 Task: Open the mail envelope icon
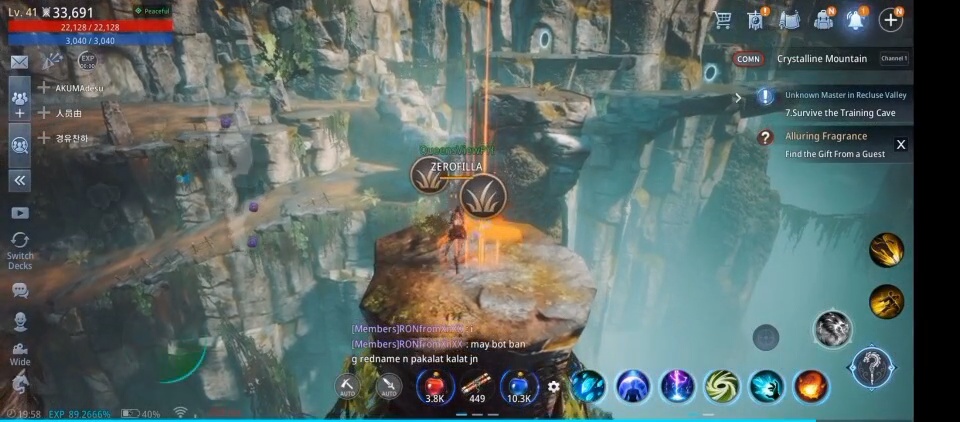coord(19,62)
